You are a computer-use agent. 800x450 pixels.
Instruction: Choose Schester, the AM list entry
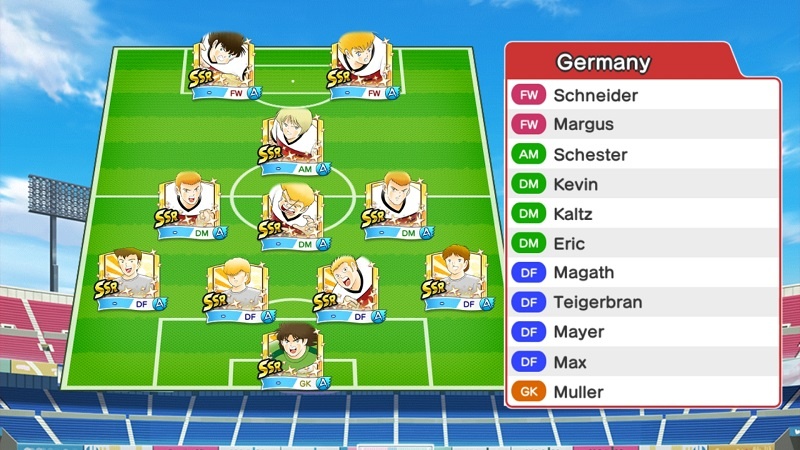(x=641, y=155)
